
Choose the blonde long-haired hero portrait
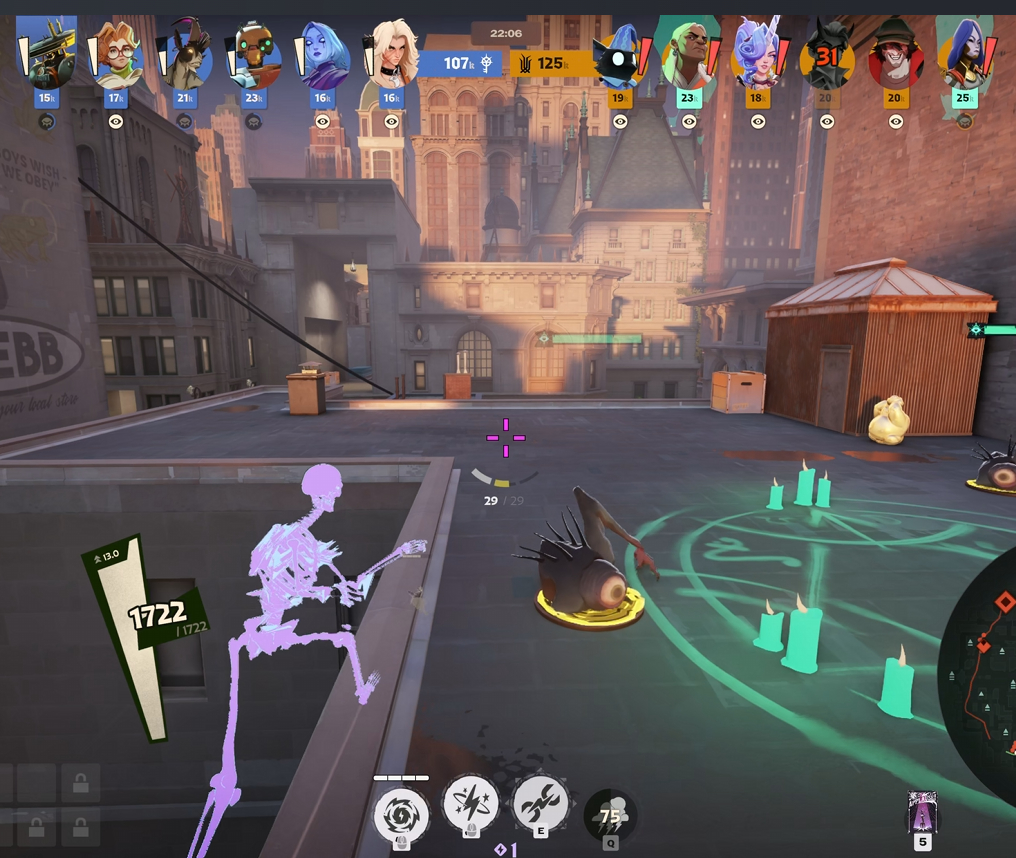392,56
